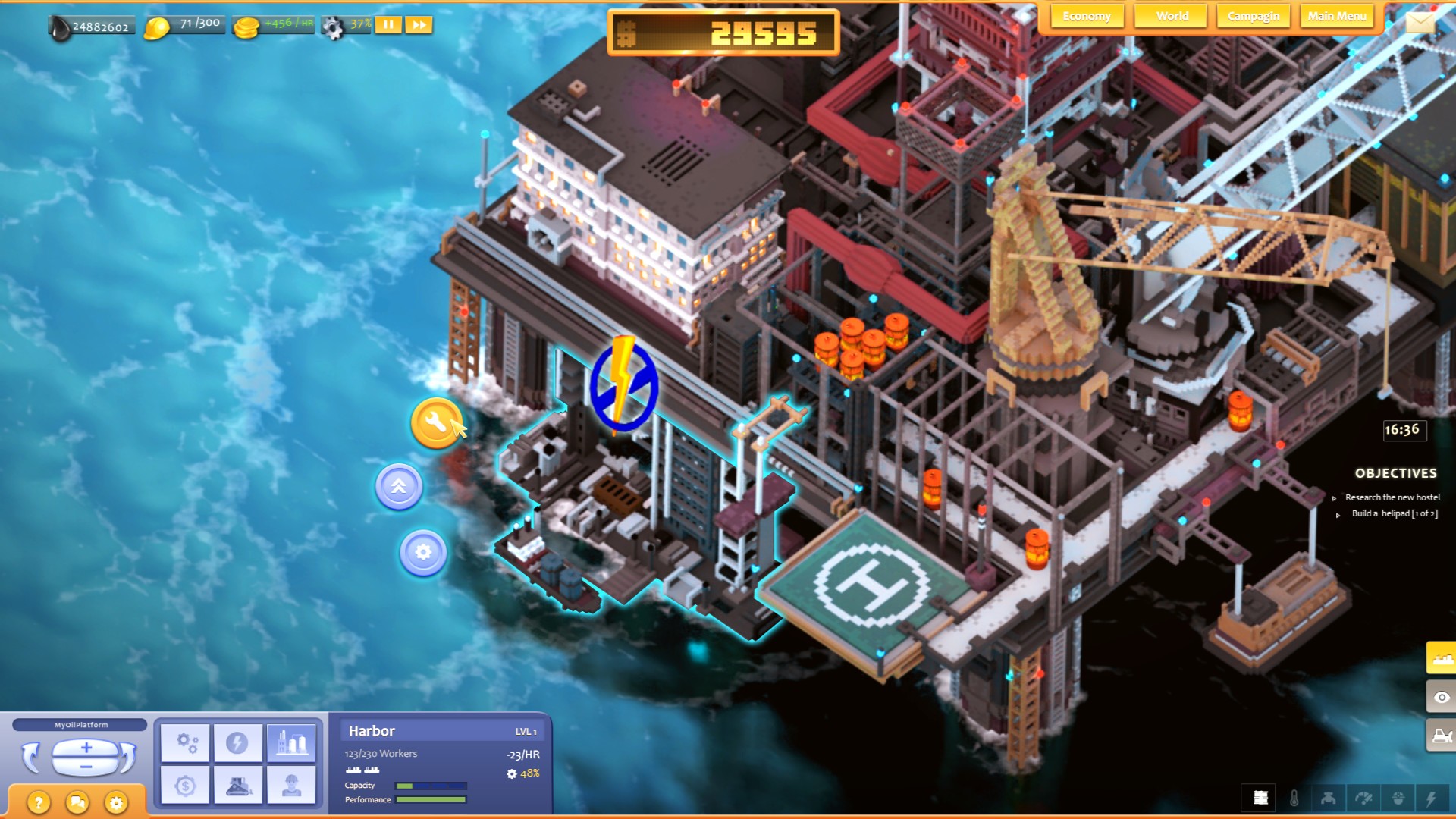
Task: Toggle the electricity overlay in bottom right strip
Action: click(1433, 798)
